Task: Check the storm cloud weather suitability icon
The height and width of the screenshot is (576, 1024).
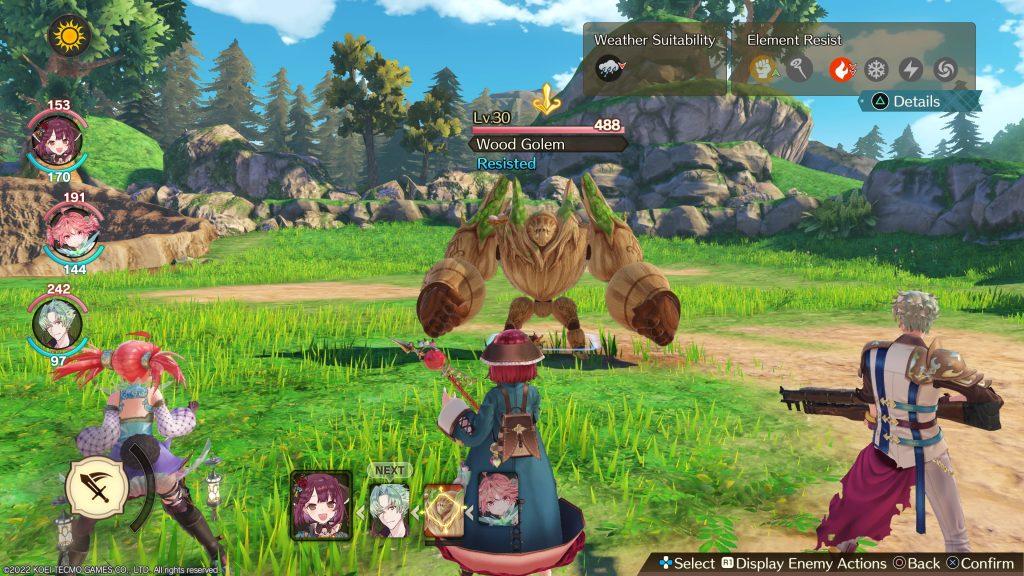Action: (608, 69)
